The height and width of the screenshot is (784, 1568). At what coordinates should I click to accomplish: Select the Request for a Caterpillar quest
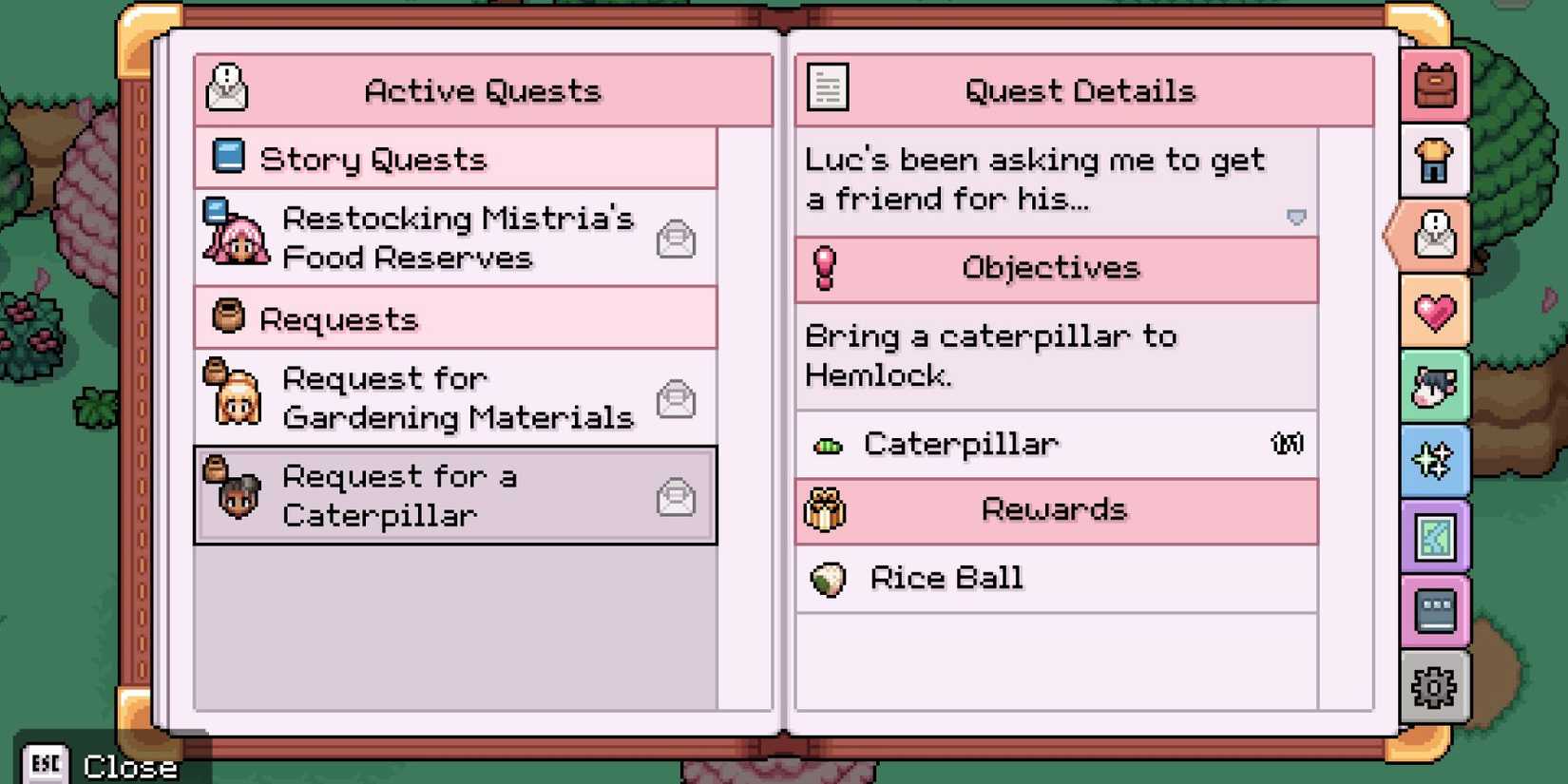pyautogui.click(x=428, y=495)
